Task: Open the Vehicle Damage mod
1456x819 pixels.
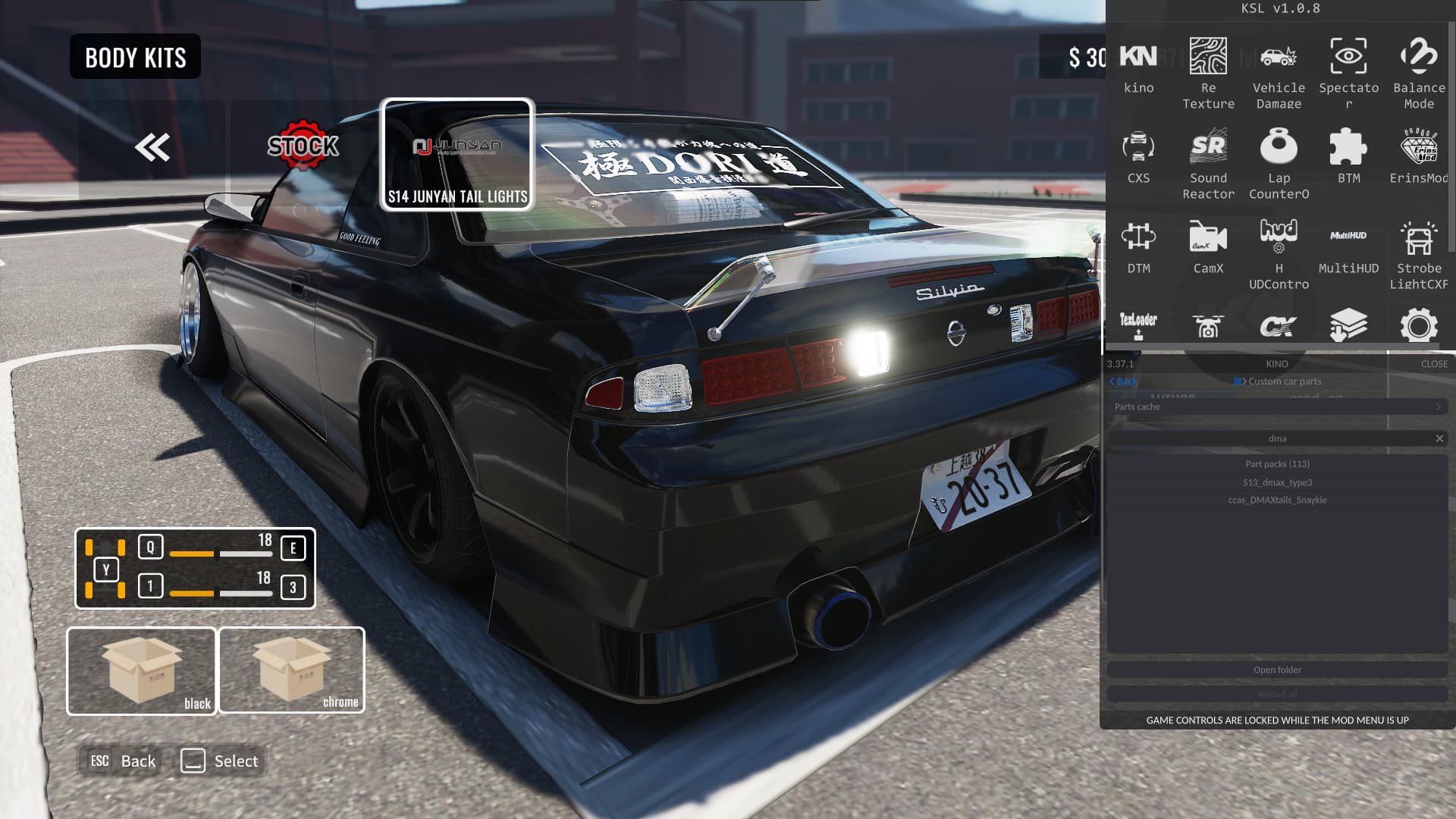Action: click(1279, 71)
